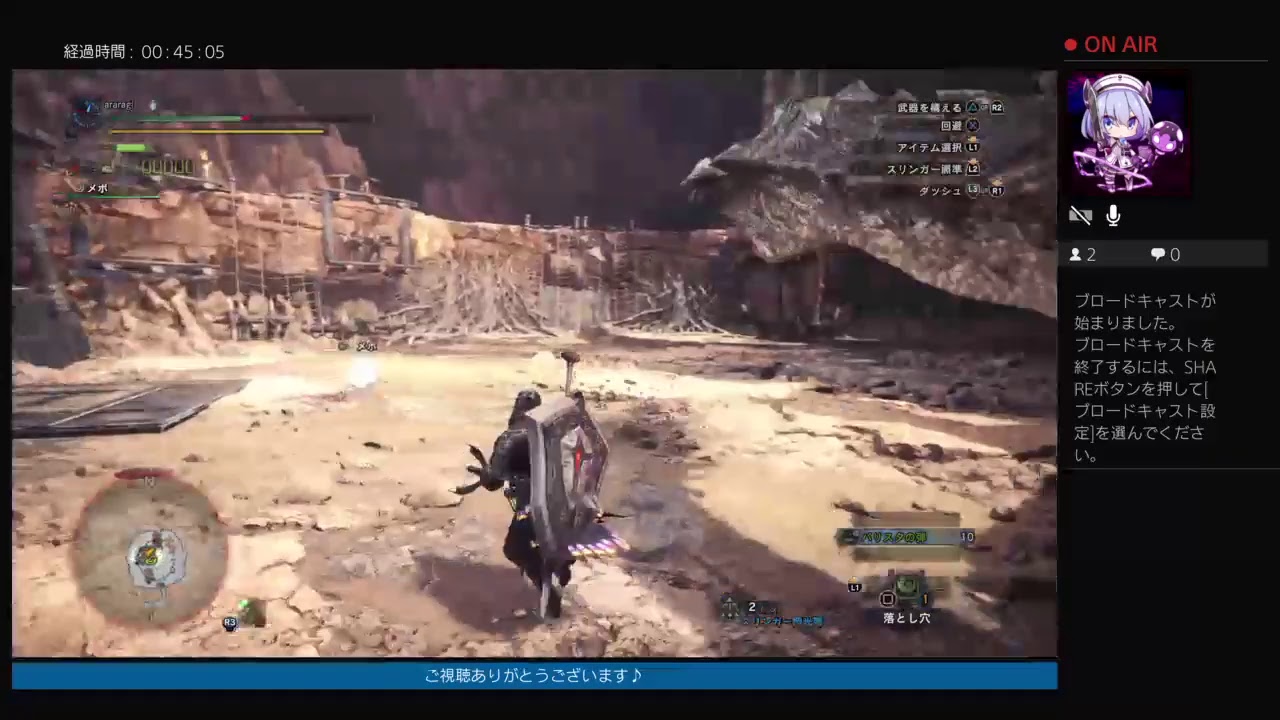This screenshot has height=720, width=1280.
Task: Click the ご視聴ありがとうございます banner
Action: (x=534, y=675)
